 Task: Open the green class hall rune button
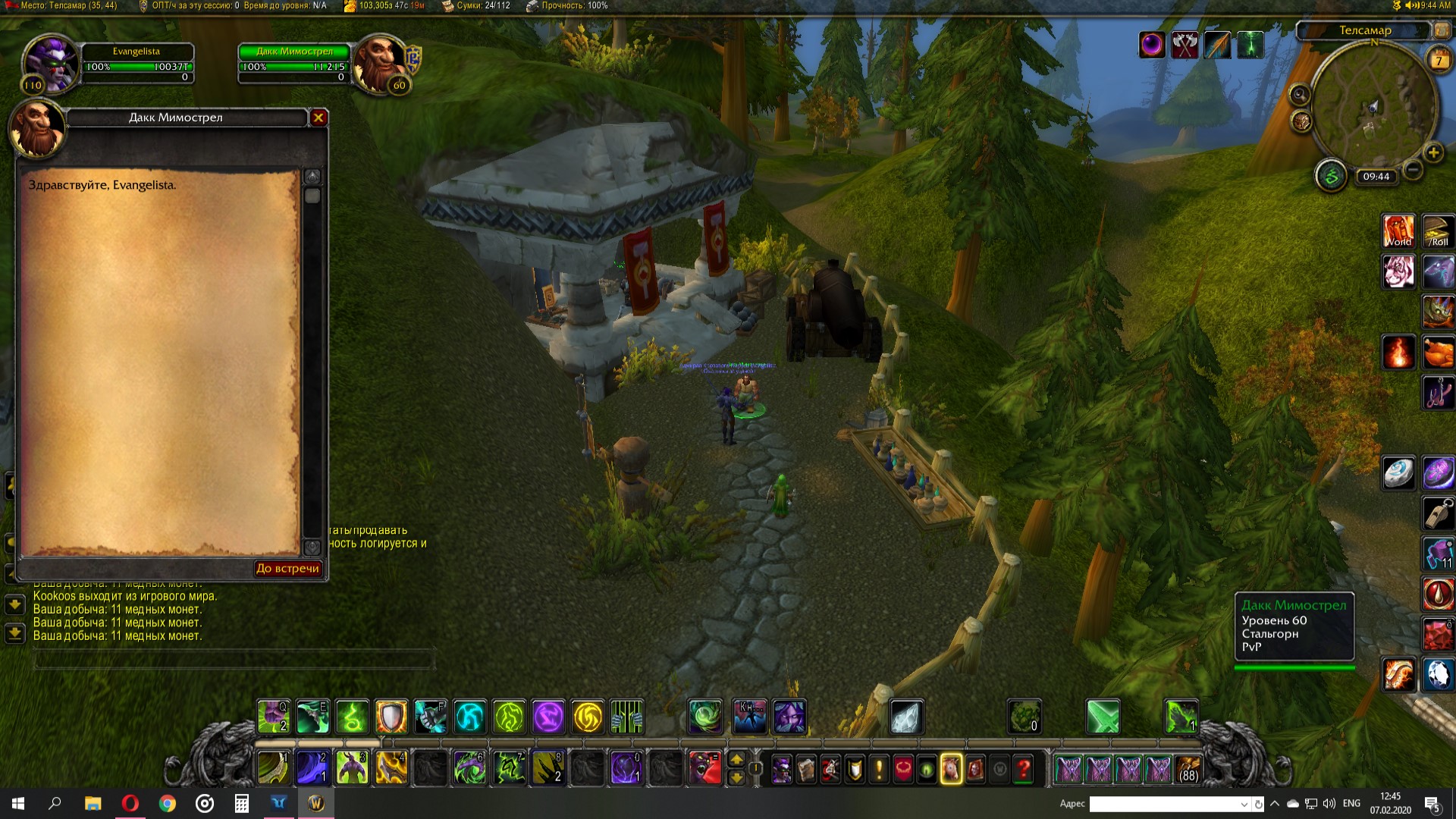(x=1331, y=177)
